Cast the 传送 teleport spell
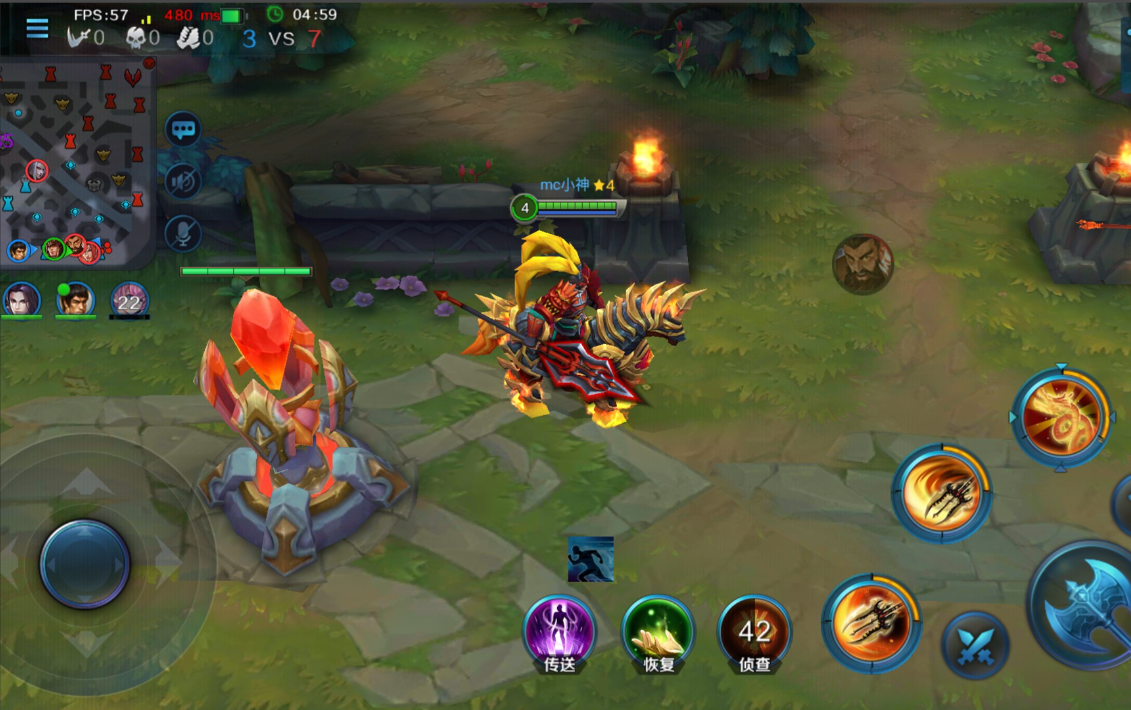 (x=559, y=630)
